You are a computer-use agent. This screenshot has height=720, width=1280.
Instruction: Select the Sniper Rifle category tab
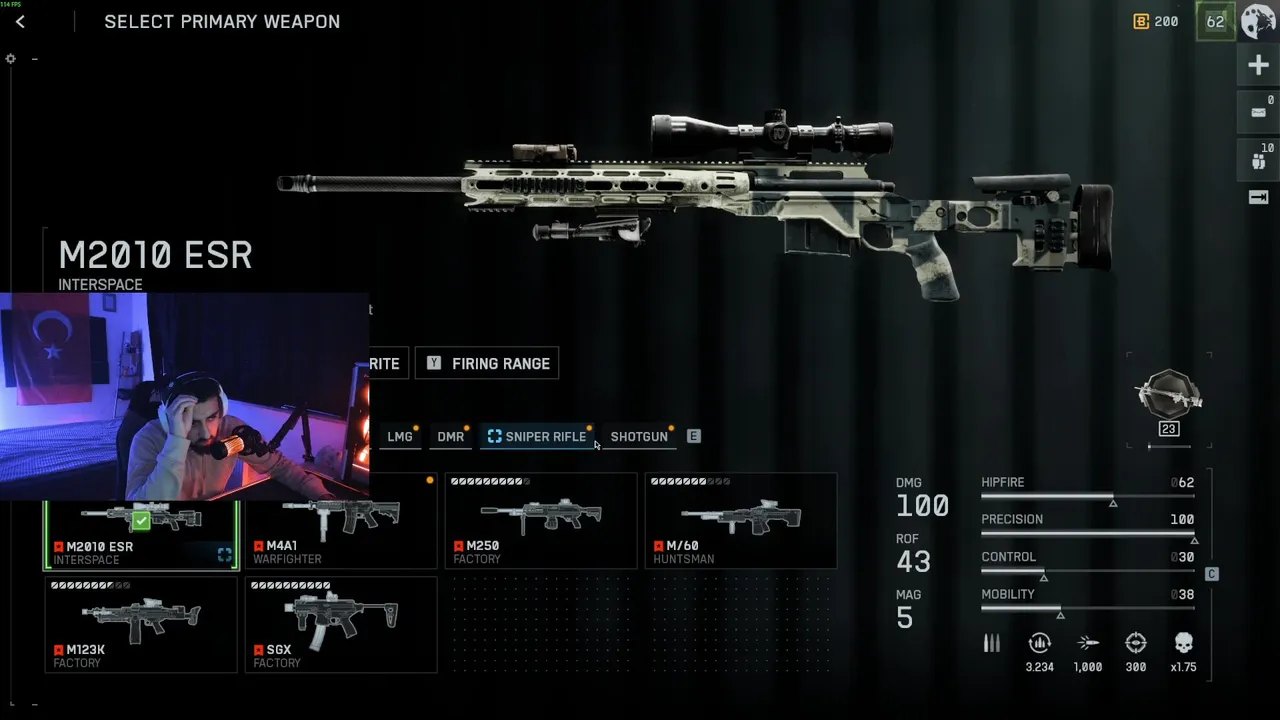coord(537,437)
